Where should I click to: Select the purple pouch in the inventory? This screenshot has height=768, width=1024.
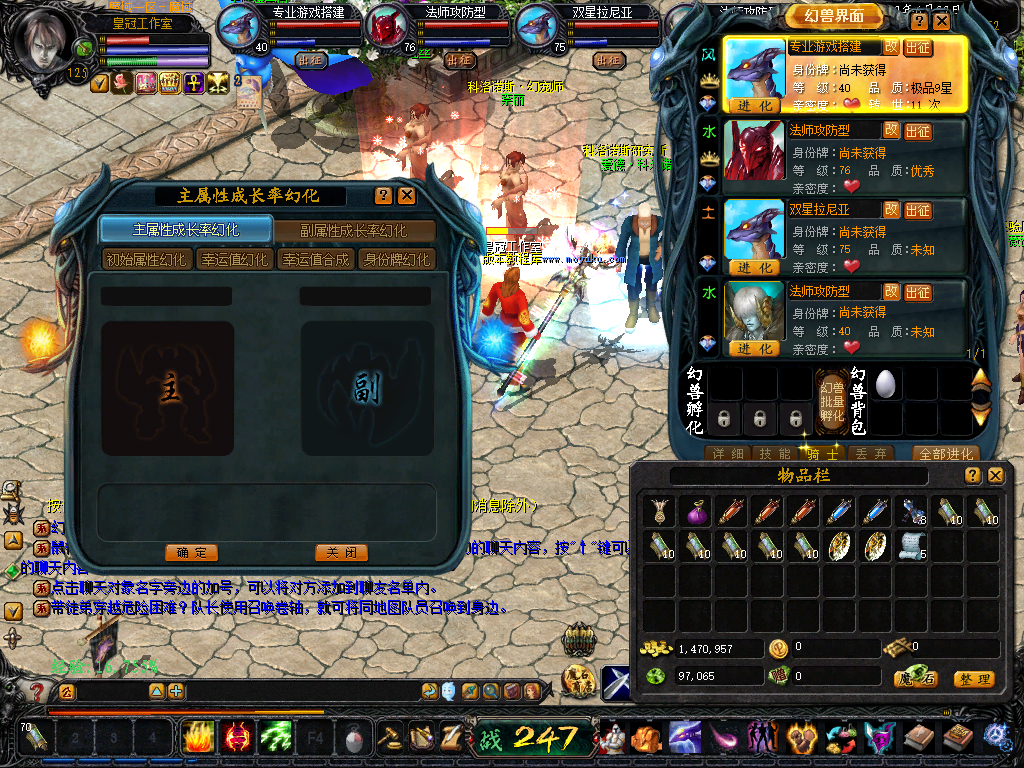point(695,514)
